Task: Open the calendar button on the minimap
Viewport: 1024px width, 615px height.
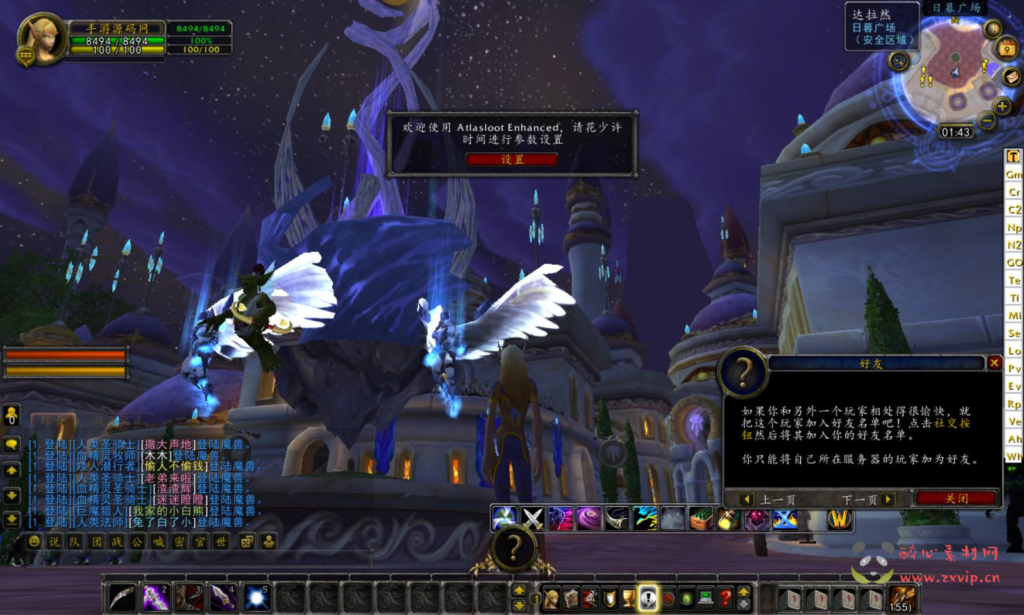Action: click(1009, 49)
